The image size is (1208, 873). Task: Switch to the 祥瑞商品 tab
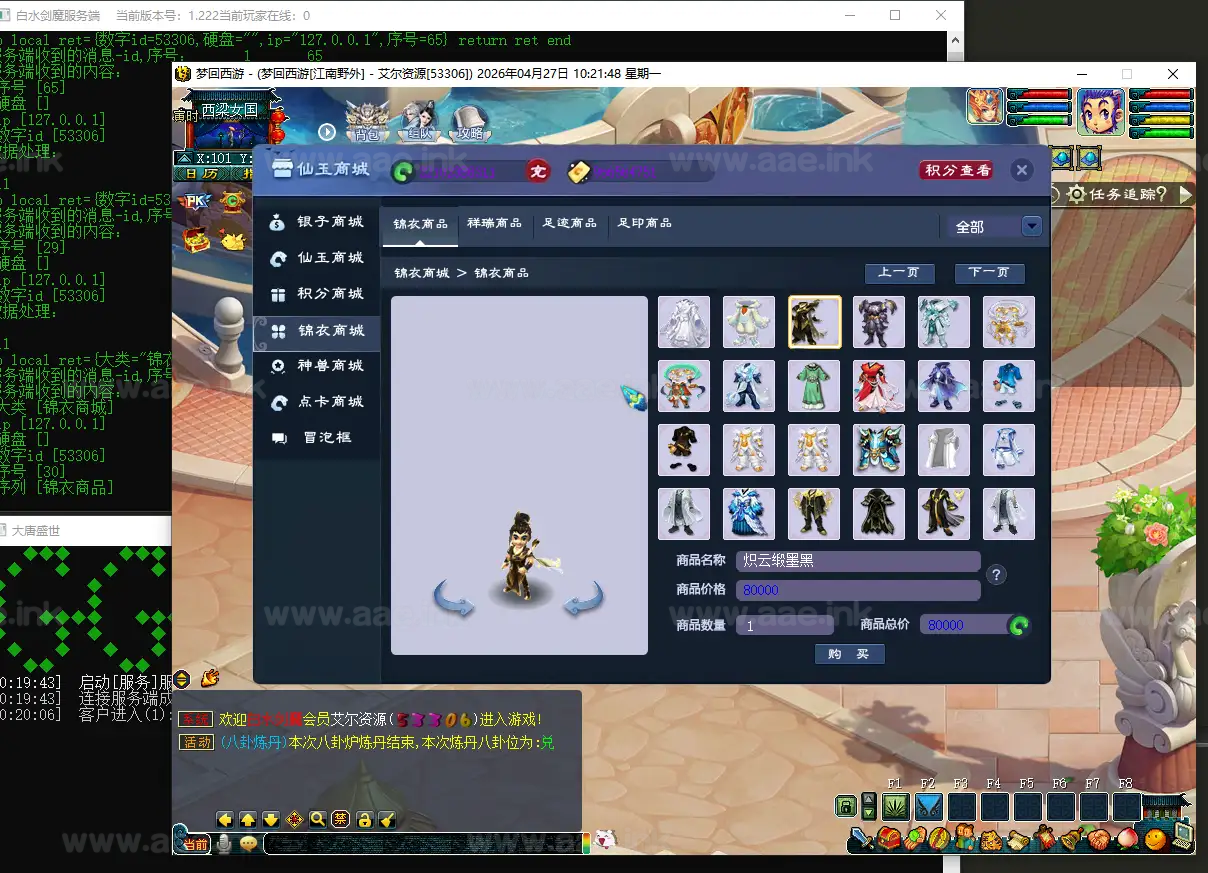point(494,223)
